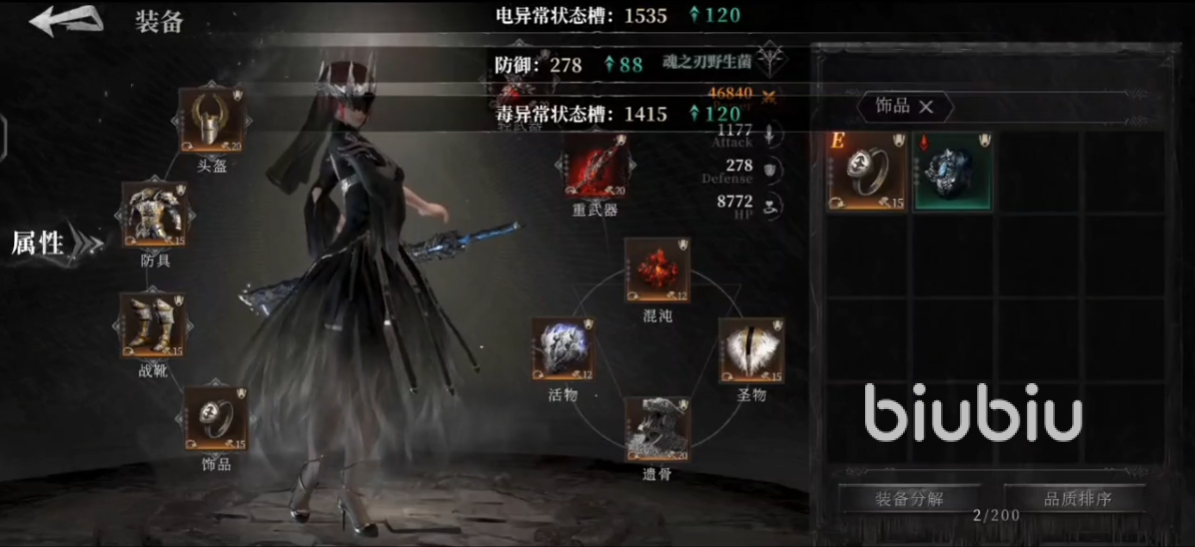Screen dimensions: 1195x547
Task: Sort inventory by quality (品质排序)
Action: [x=1078, y=498]
